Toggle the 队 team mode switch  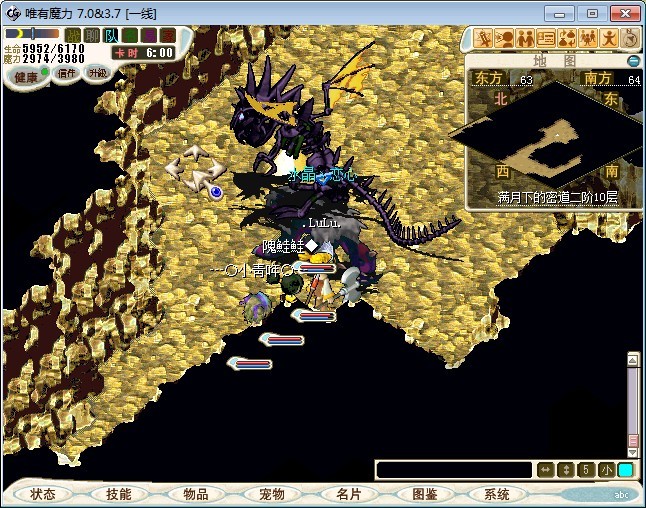coord(111,35)
